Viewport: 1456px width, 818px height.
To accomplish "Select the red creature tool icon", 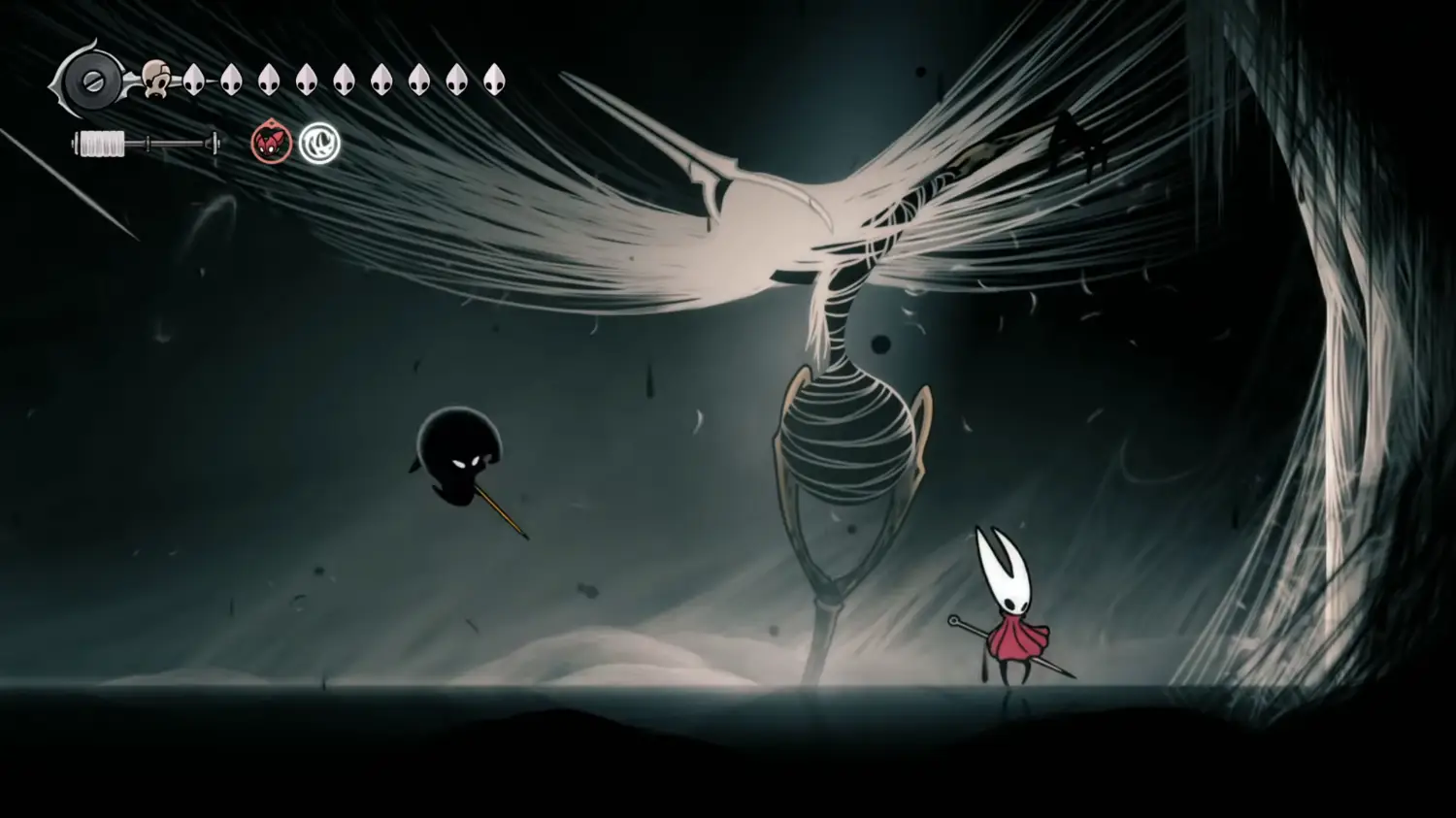I will (x=272, y=145).
